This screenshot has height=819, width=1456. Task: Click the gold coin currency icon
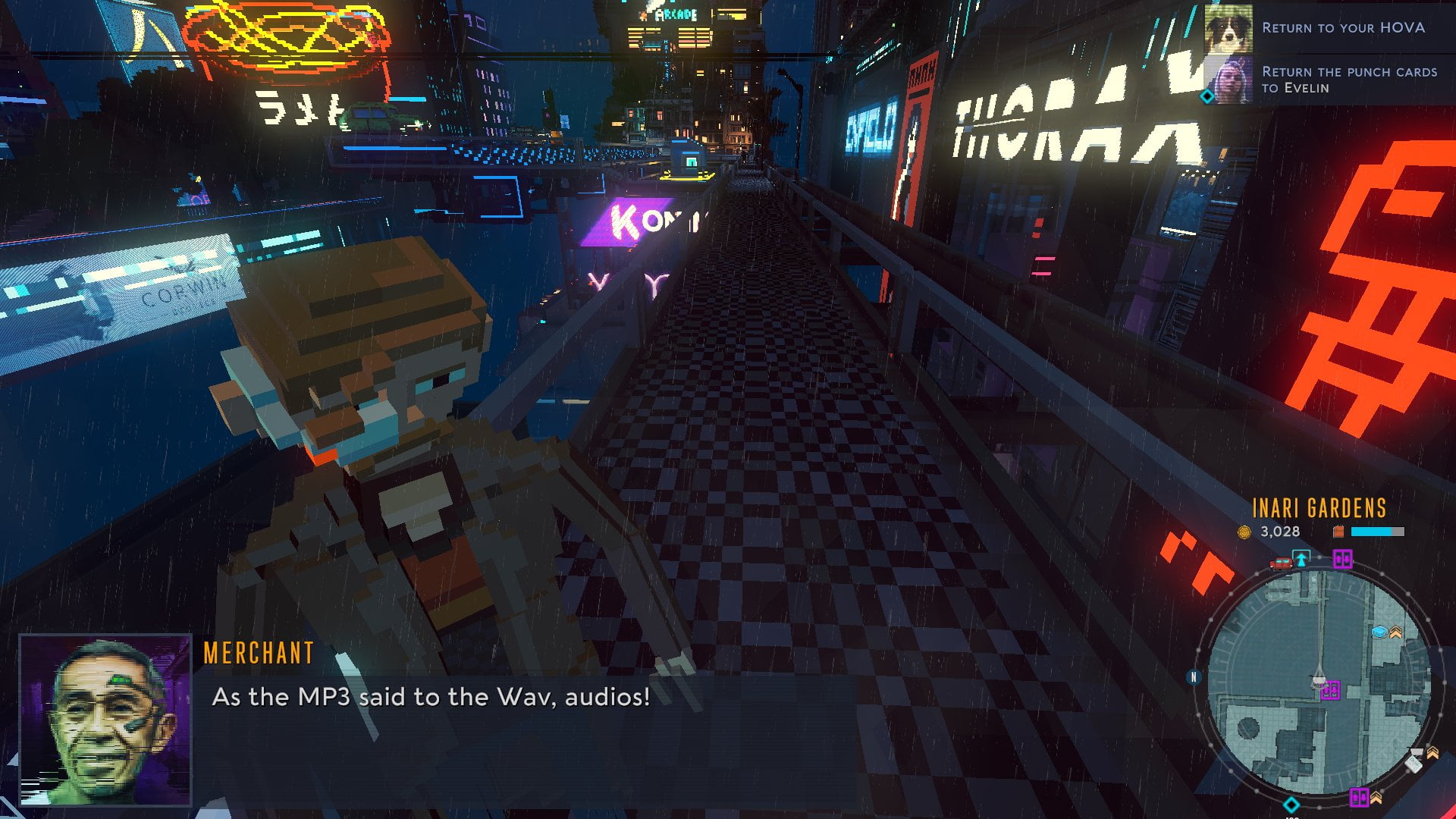pyautogui.click(x=1244, y=532)
